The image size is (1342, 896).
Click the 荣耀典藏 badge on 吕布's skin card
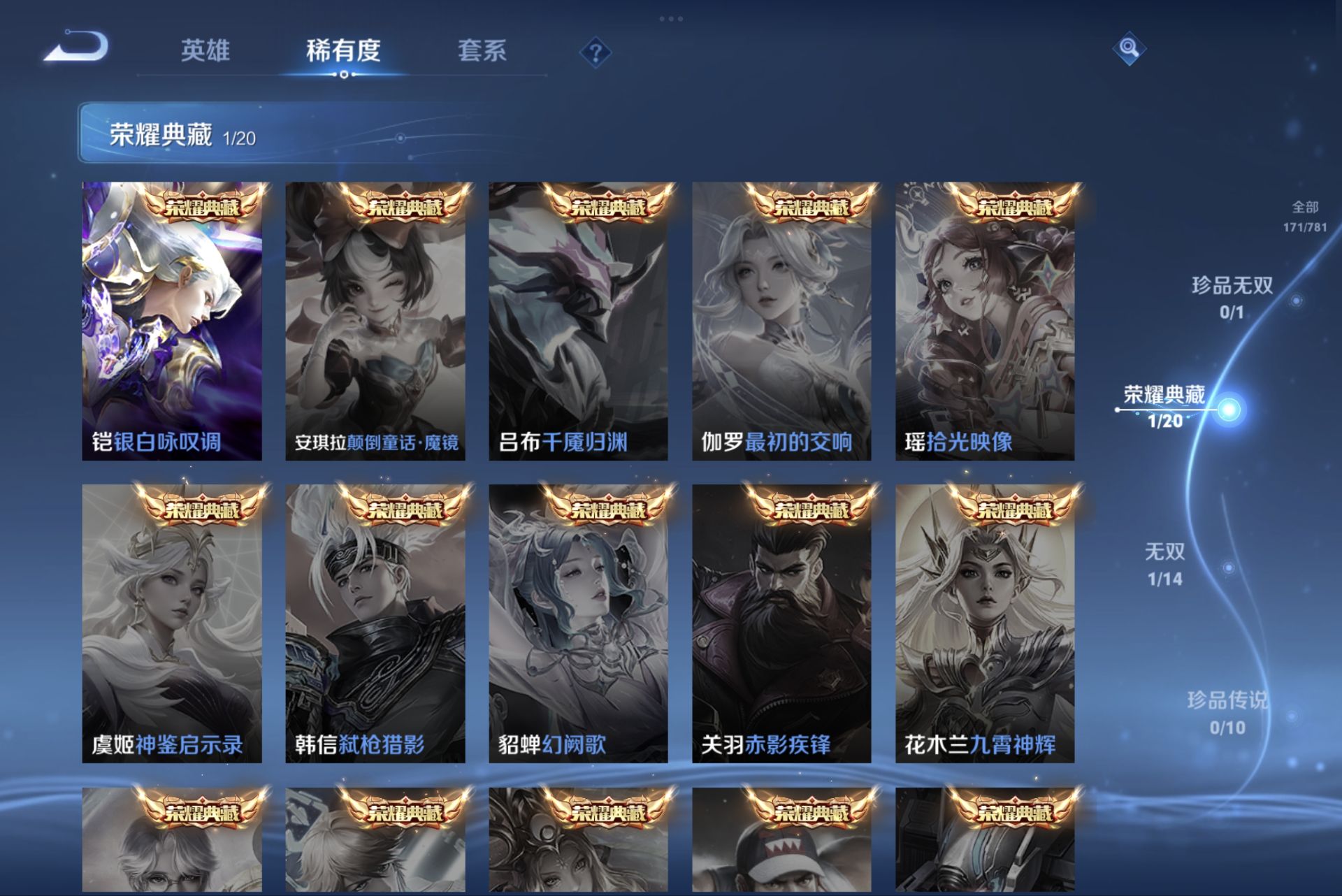point(608,207)
